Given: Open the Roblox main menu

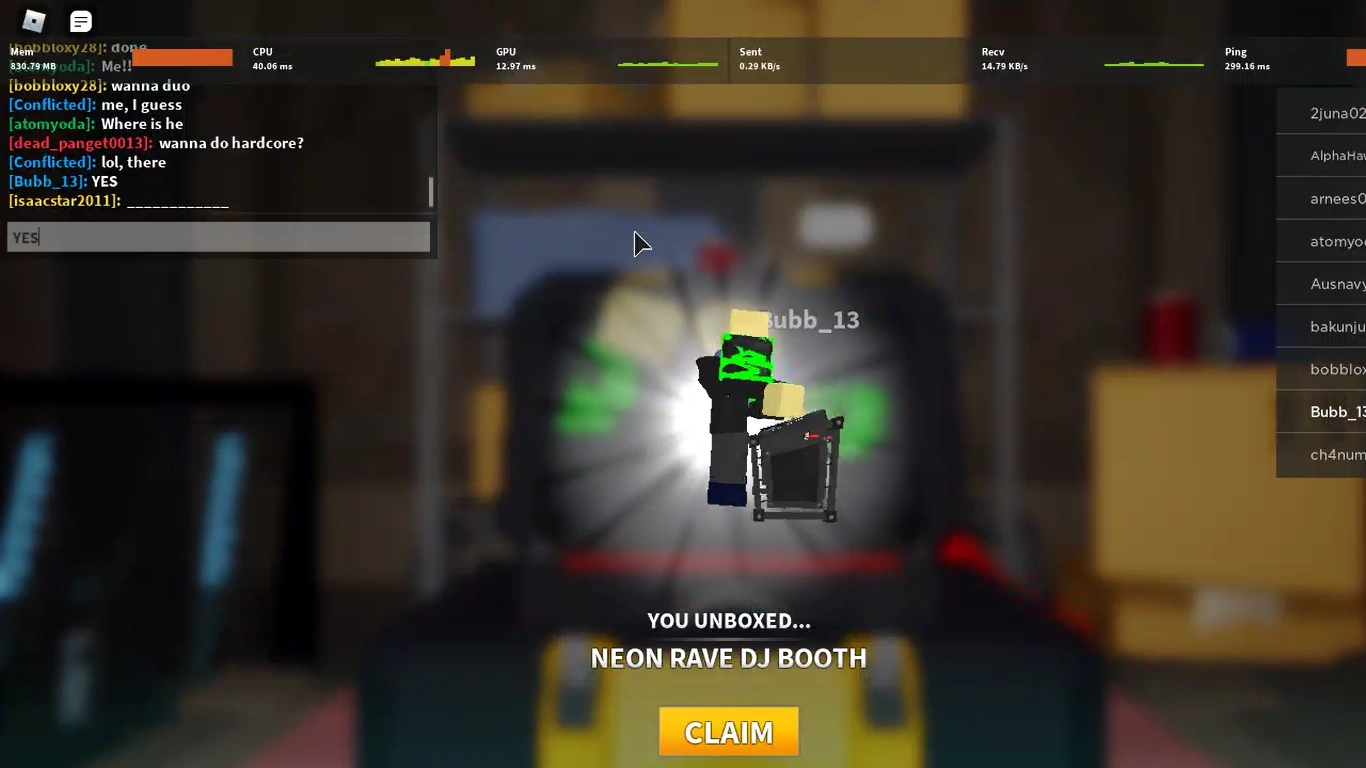Looking at the screenshot, I should click(33, 21).
